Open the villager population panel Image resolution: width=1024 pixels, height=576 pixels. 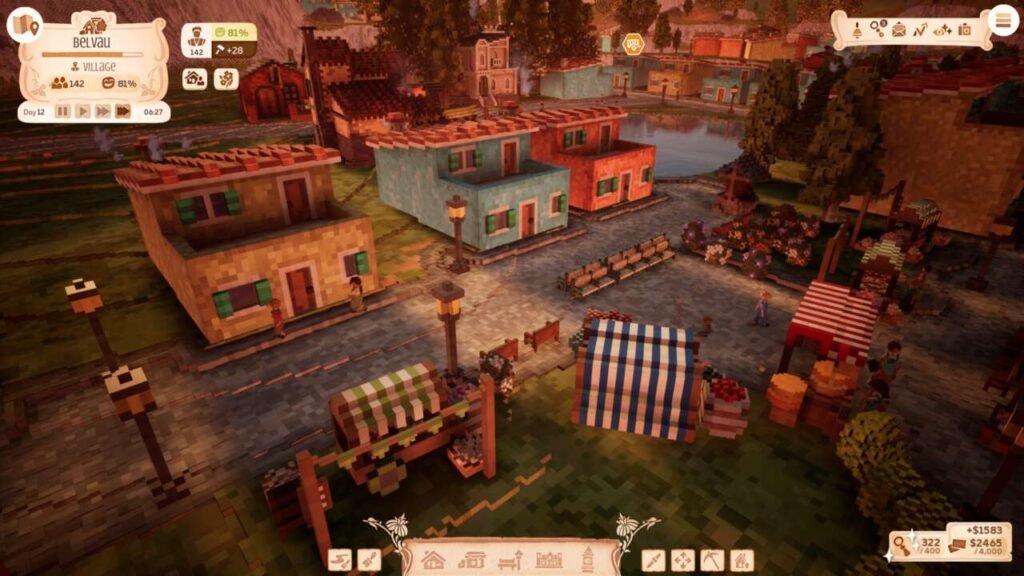(195, 40)
